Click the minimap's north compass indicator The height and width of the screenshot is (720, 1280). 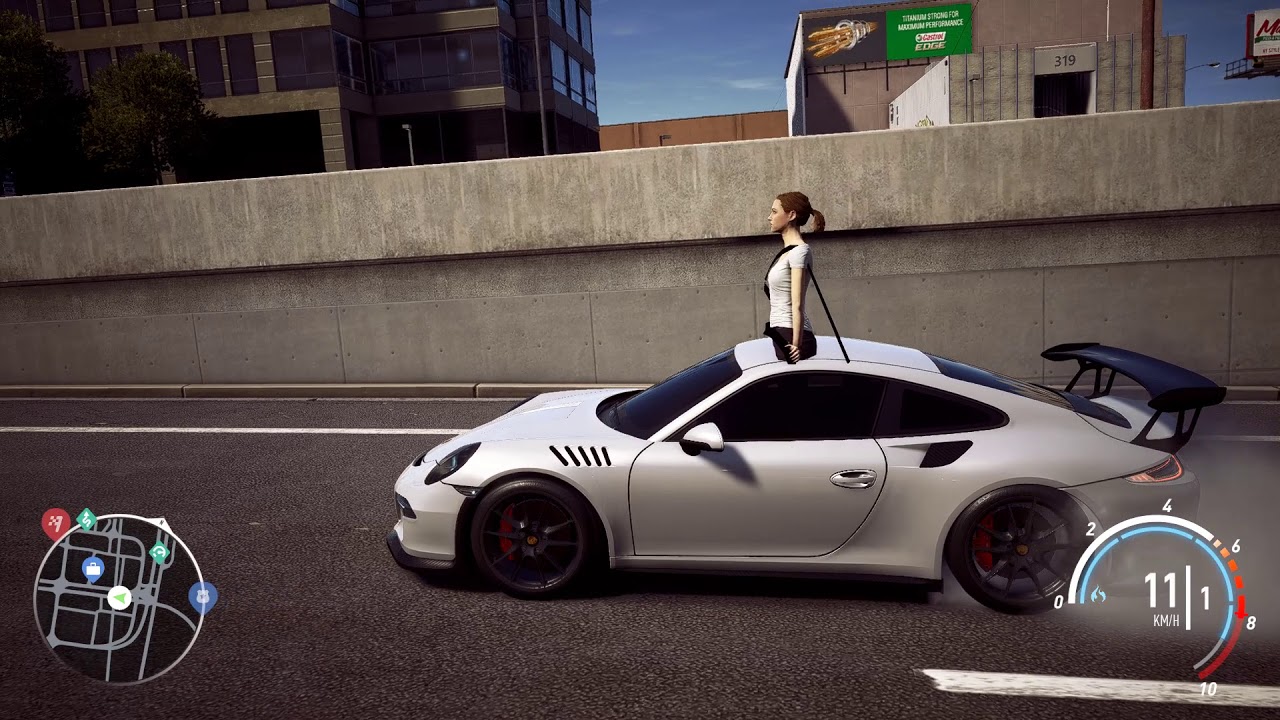pos(163,523)
